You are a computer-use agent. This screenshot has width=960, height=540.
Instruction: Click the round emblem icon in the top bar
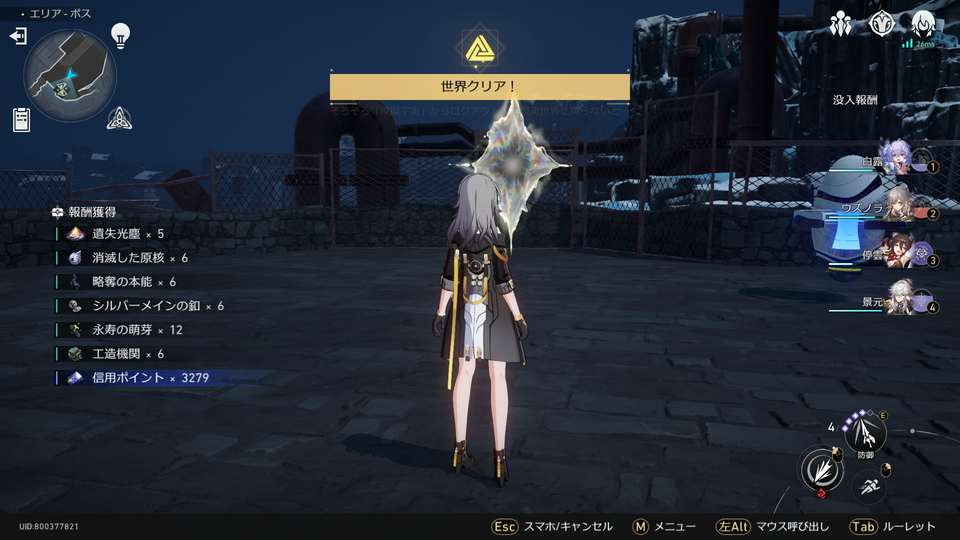(x=881, y=24)
